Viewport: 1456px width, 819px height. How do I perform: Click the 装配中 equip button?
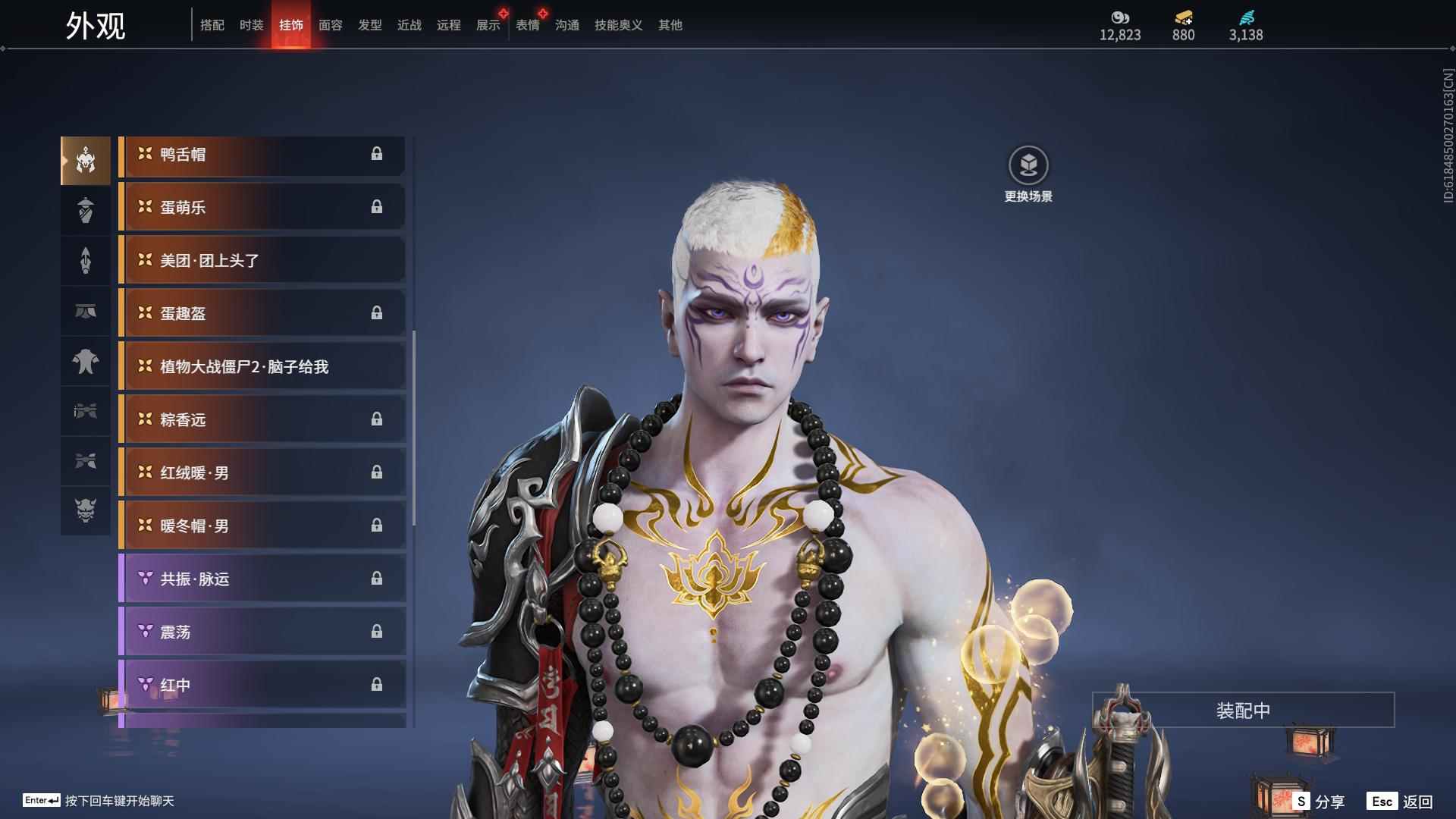tap(1243, 711)
